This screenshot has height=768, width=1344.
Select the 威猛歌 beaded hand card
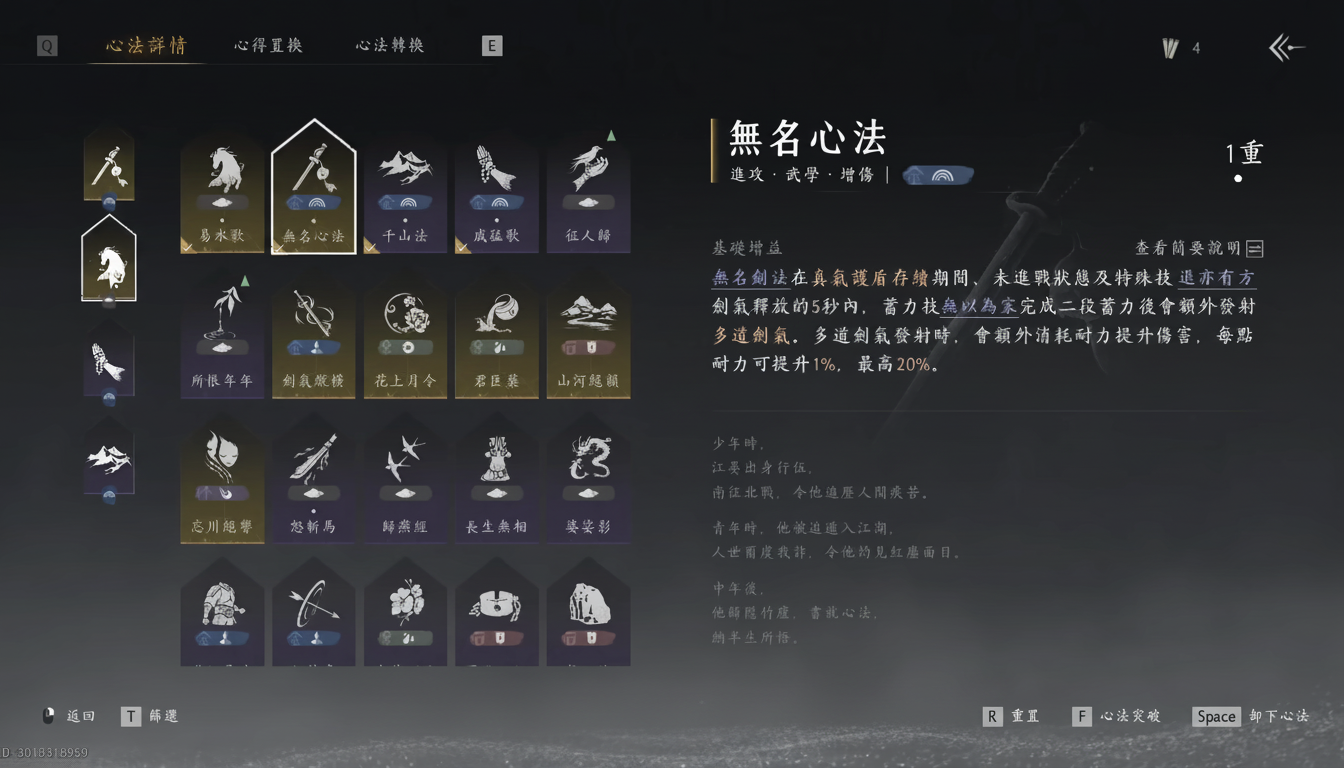pyautogui.click(x=497, y=193)
